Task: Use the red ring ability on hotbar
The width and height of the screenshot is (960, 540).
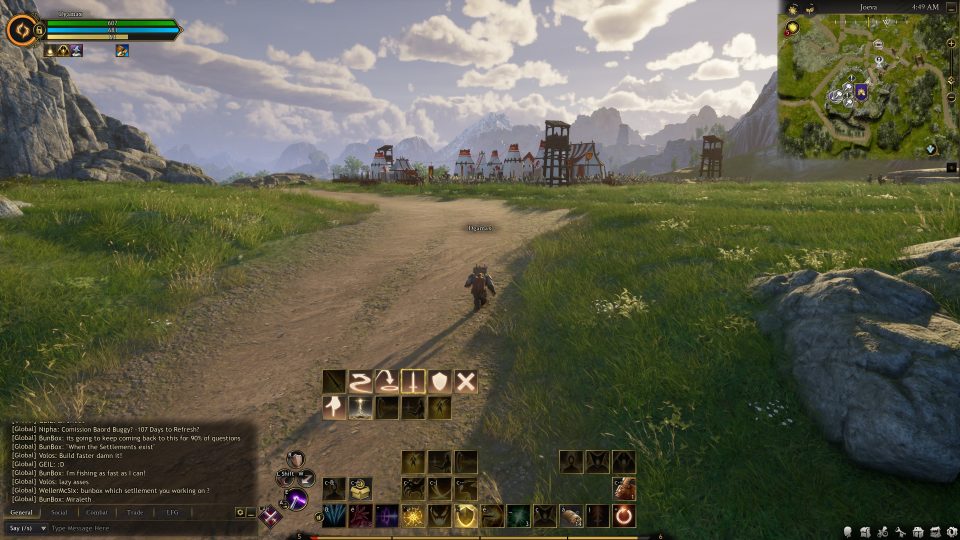Action: coord(624,516)
